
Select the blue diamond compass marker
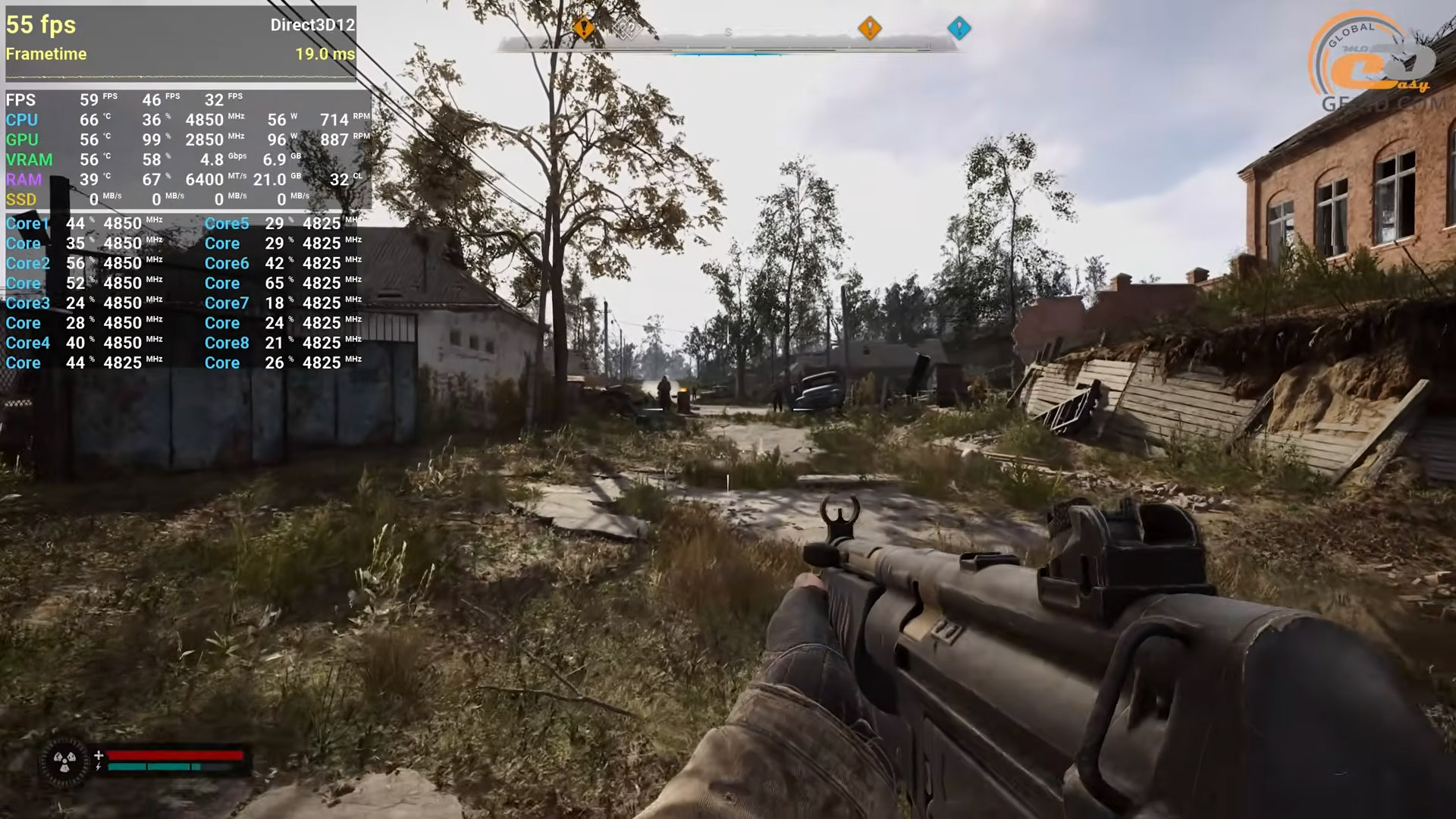tap(959, 28)
